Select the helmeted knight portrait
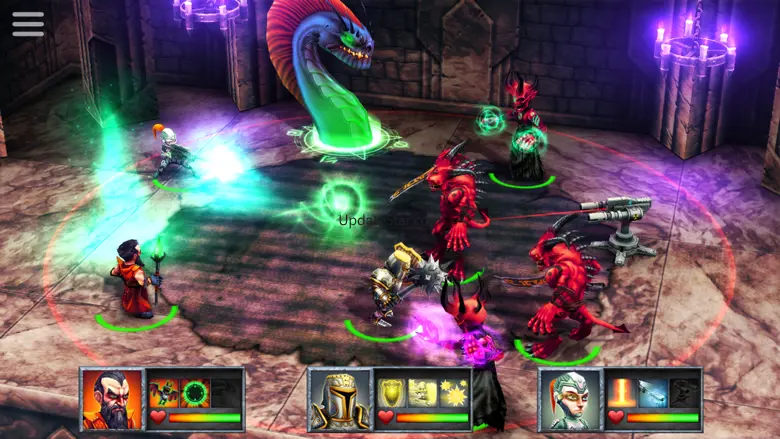The width and height of the screenshot is (780, 439). [339, 399]
